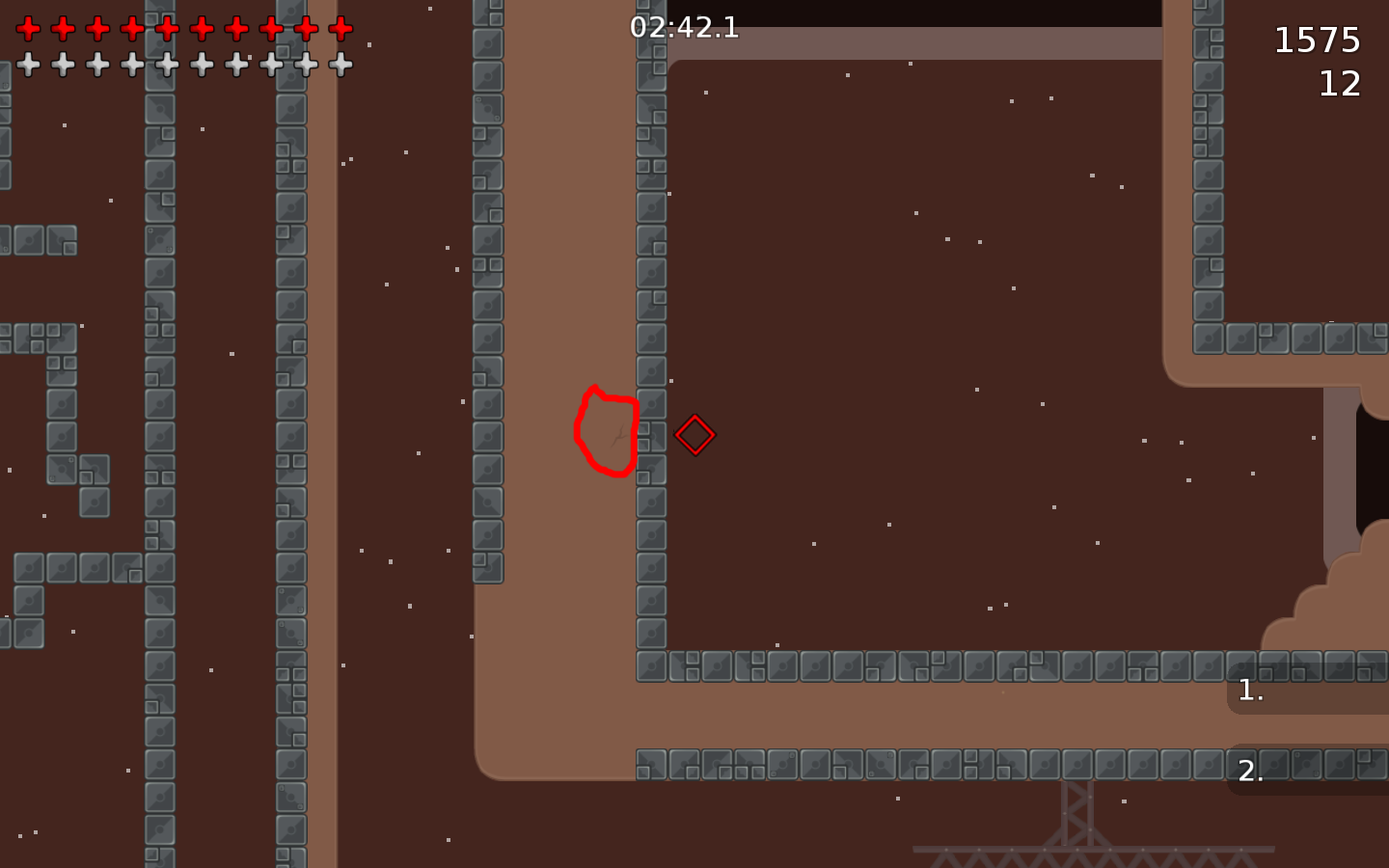
Task: Select the middle white cross icon
Action: click(x=165, y=66)
